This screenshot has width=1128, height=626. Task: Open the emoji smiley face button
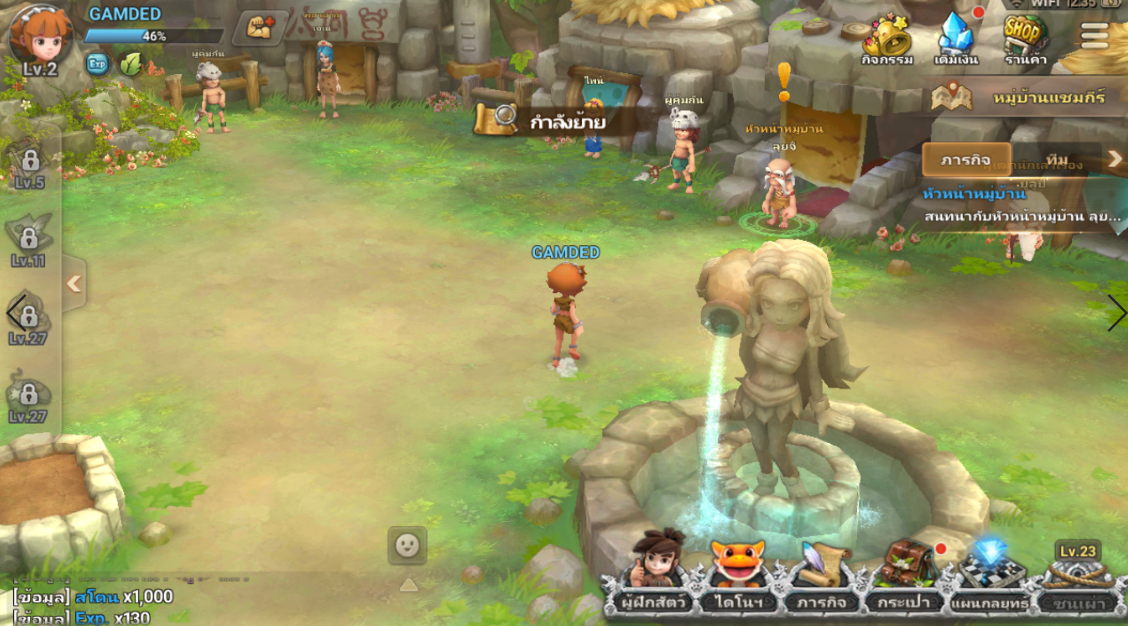pos(407,545)
